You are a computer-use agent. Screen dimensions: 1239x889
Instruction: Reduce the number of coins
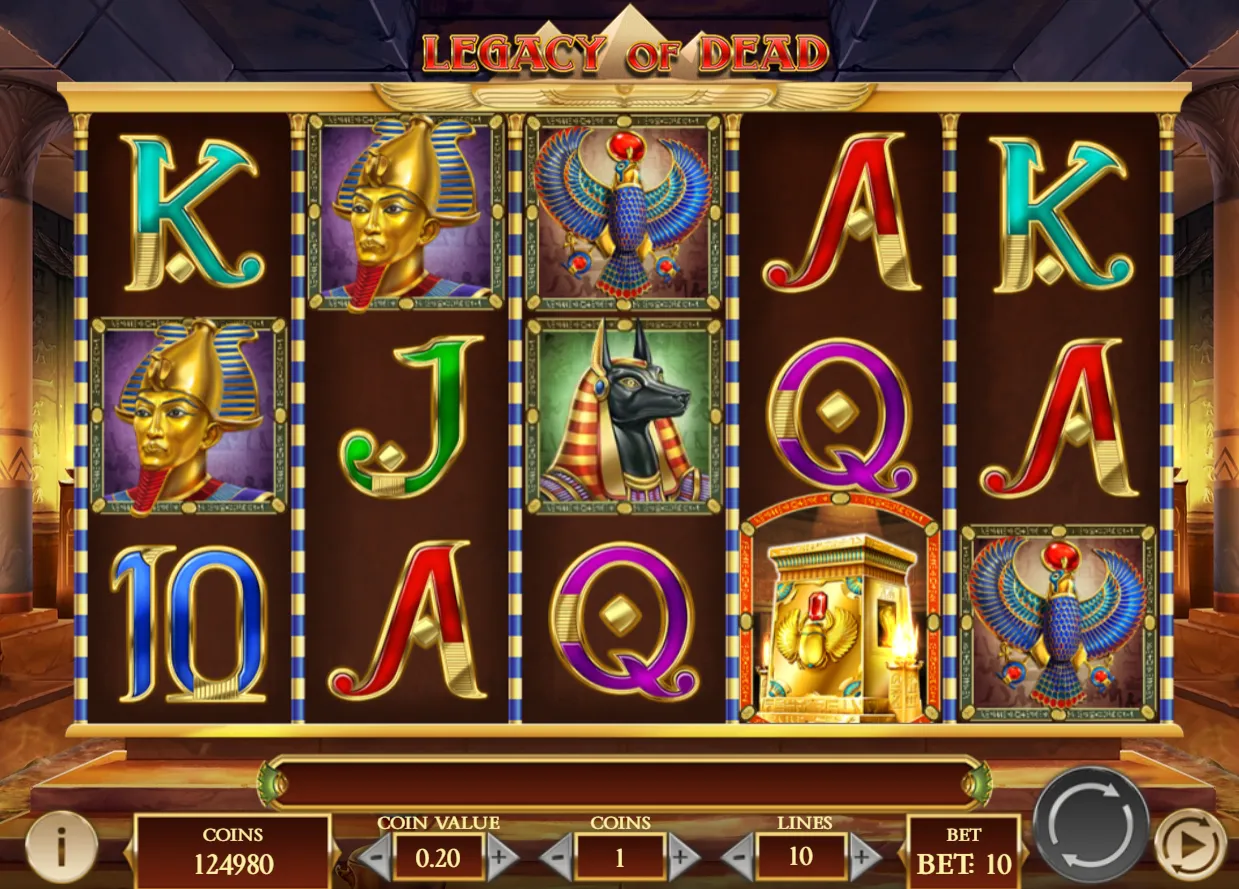[x=557, y=857]
